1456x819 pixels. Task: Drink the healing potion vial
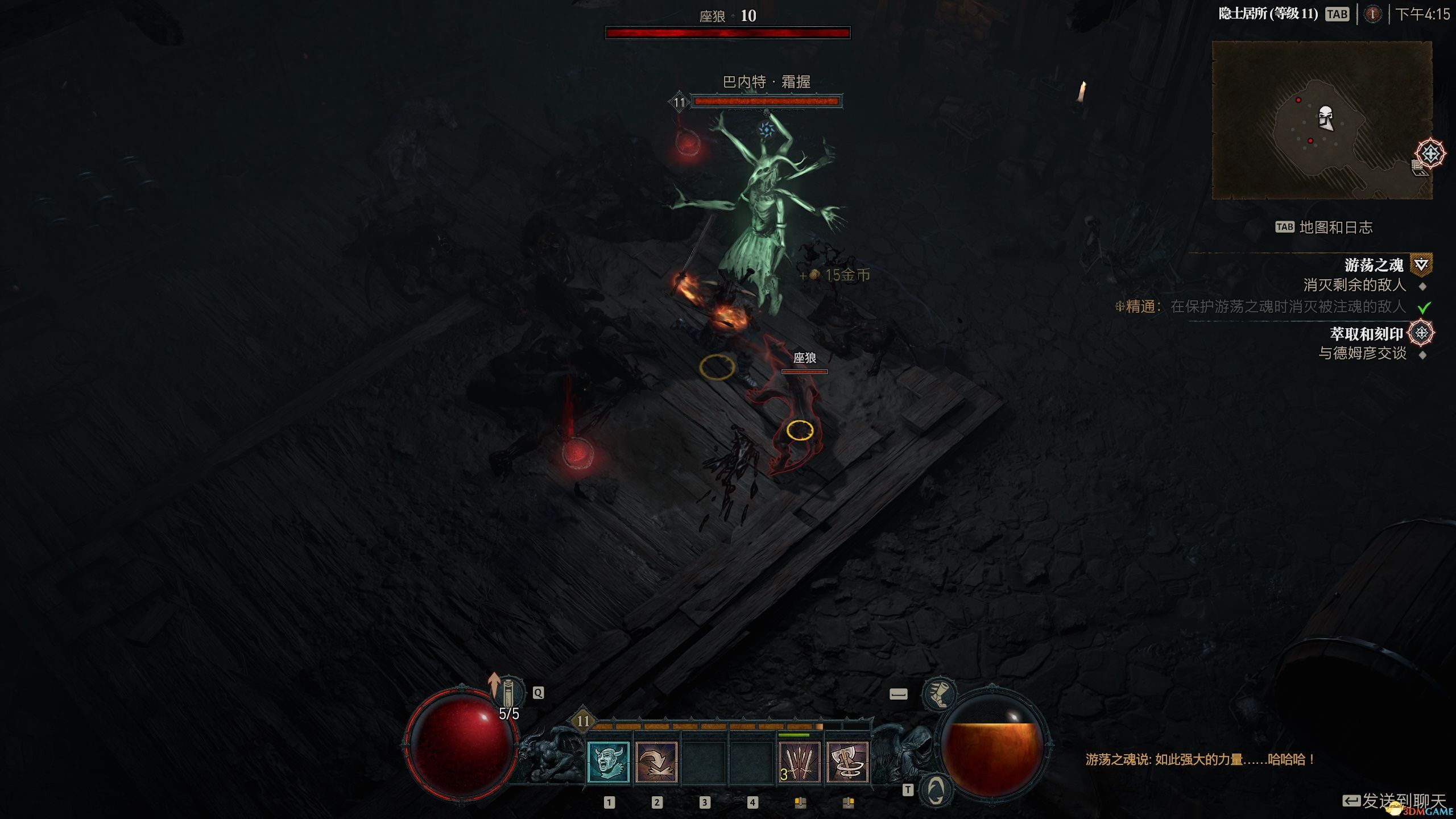[x=508, y=693]
